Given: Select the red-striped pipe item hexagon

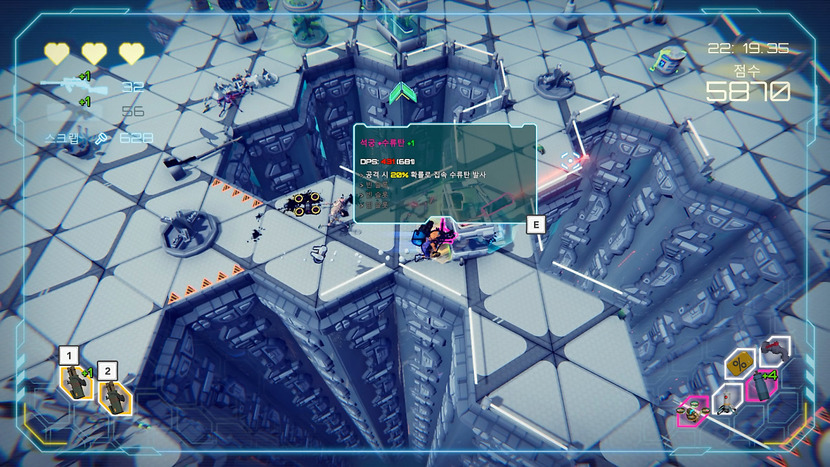Looking at the screenshot, I should tap(774, 350).
